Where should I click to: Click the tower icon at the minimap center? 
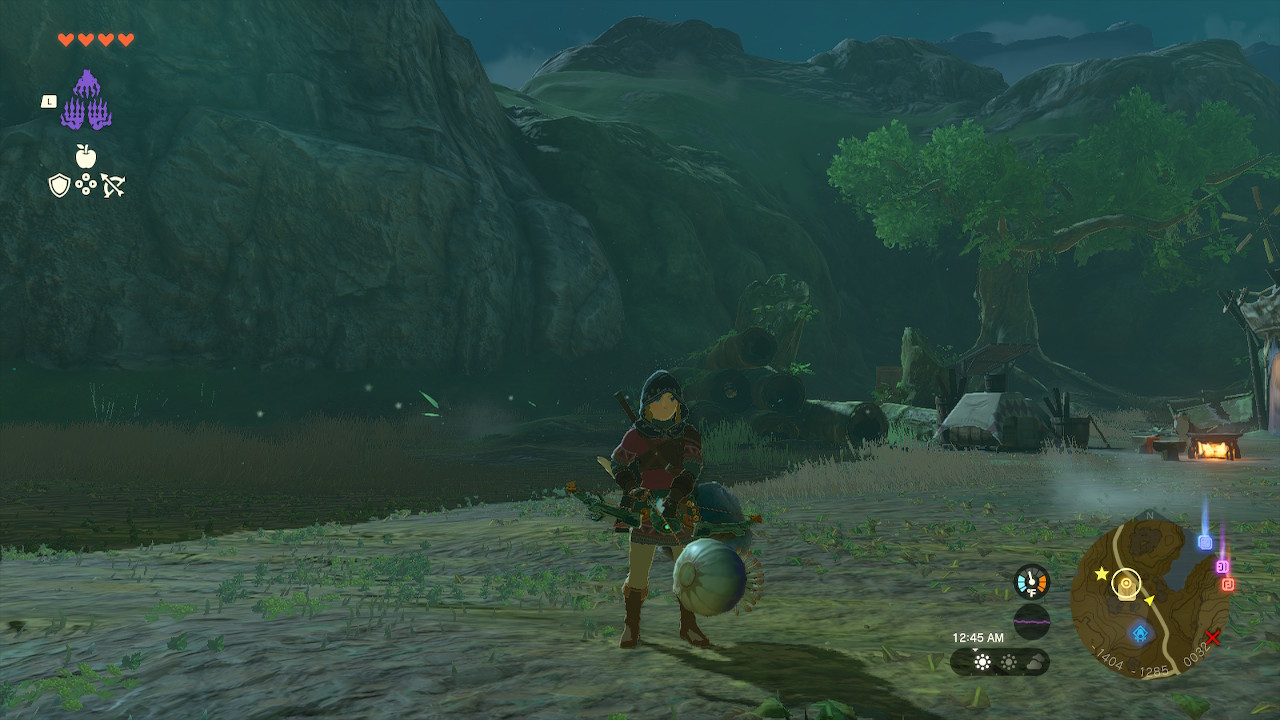1125,583
